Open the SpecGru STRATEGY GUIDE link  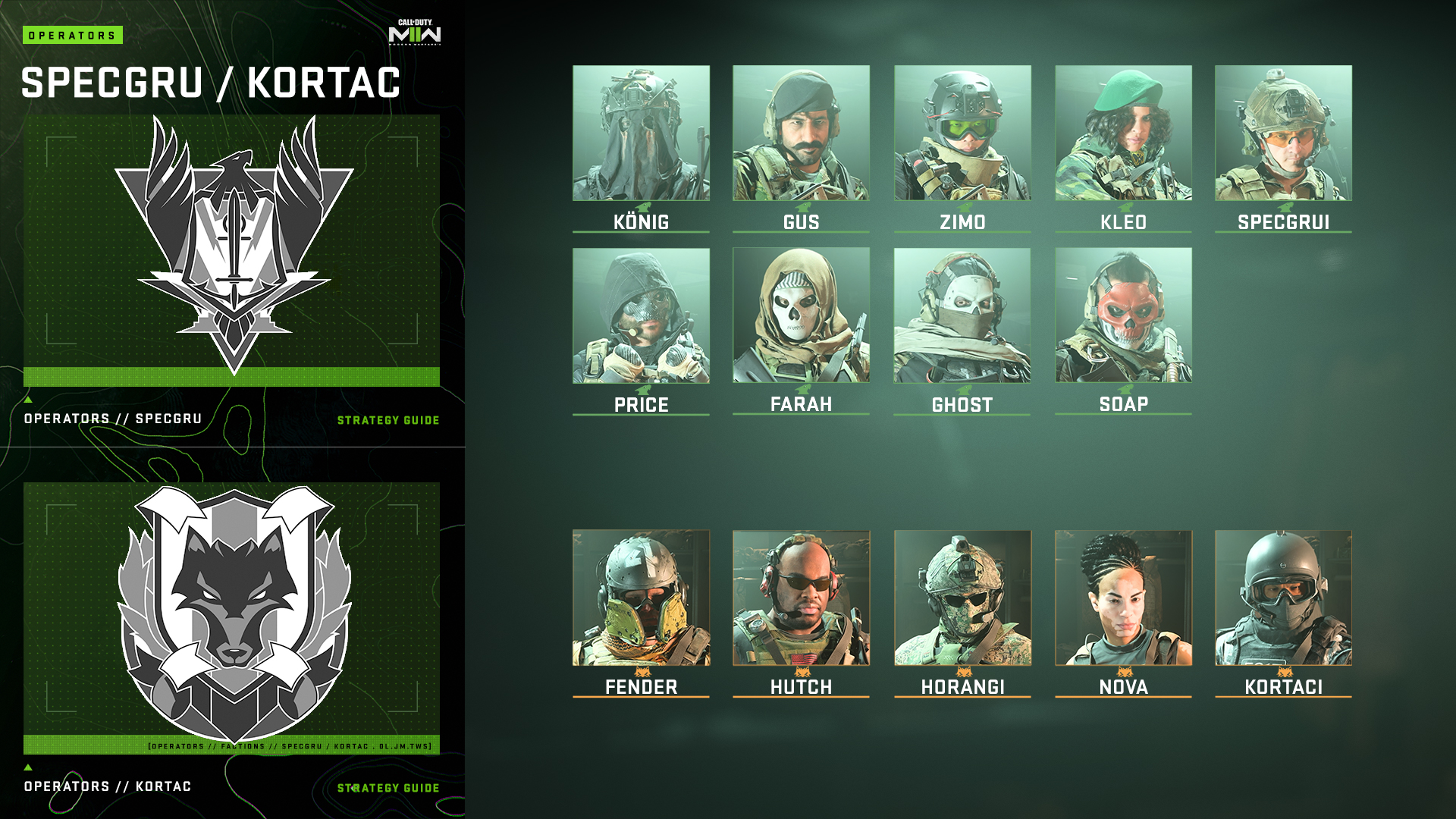click(x=388, y=419)
